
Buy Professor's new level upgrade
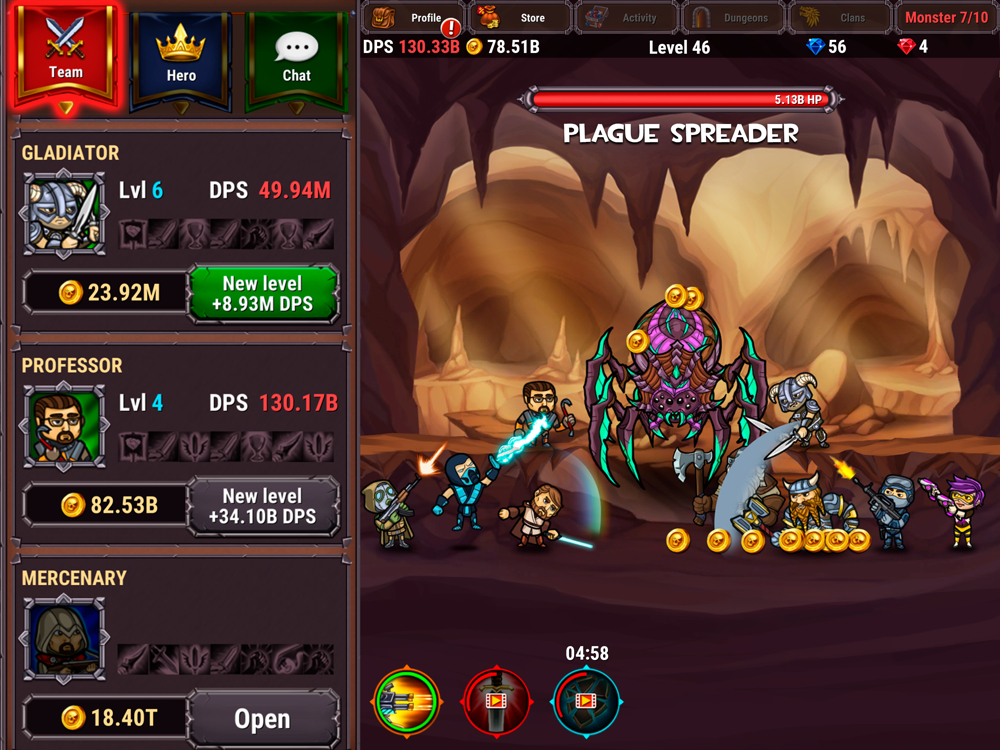pyautogui.click(x=263, y=505)
